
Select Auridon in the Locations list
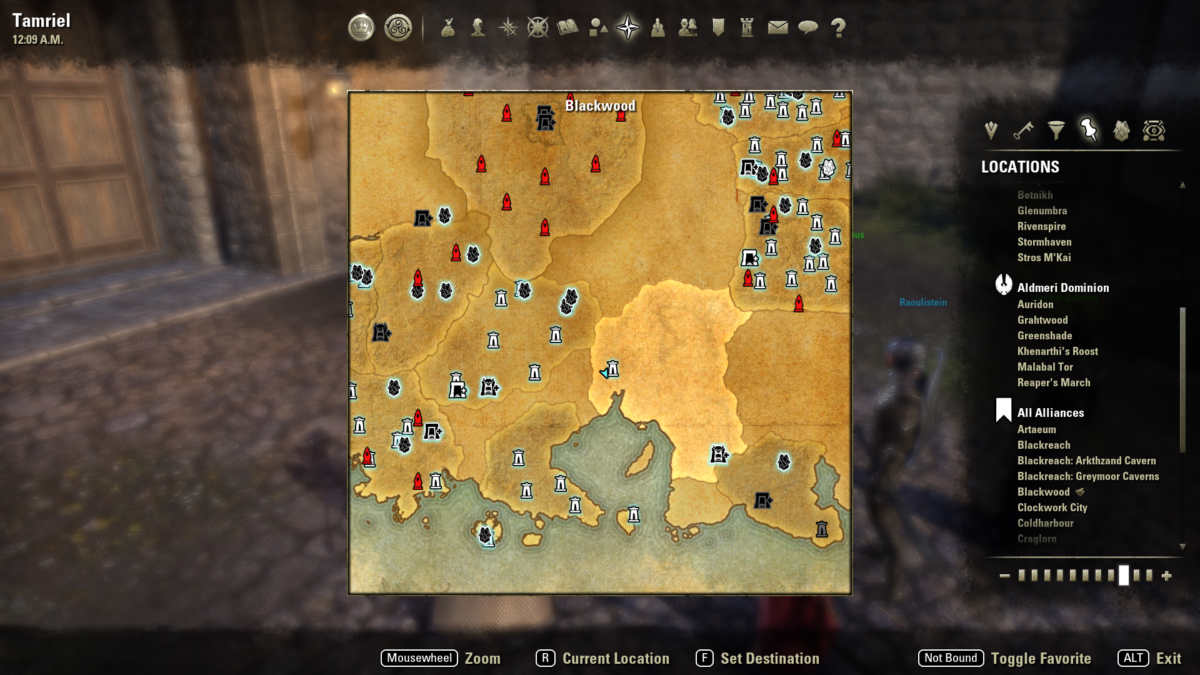tap(1035, 304)
